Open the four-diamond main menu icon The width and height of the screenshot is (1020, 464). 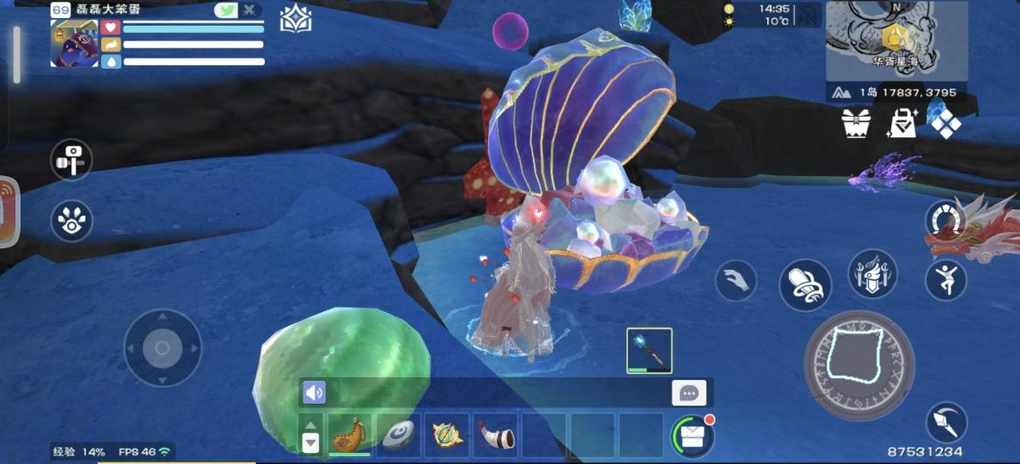click(x=945, y=122)
